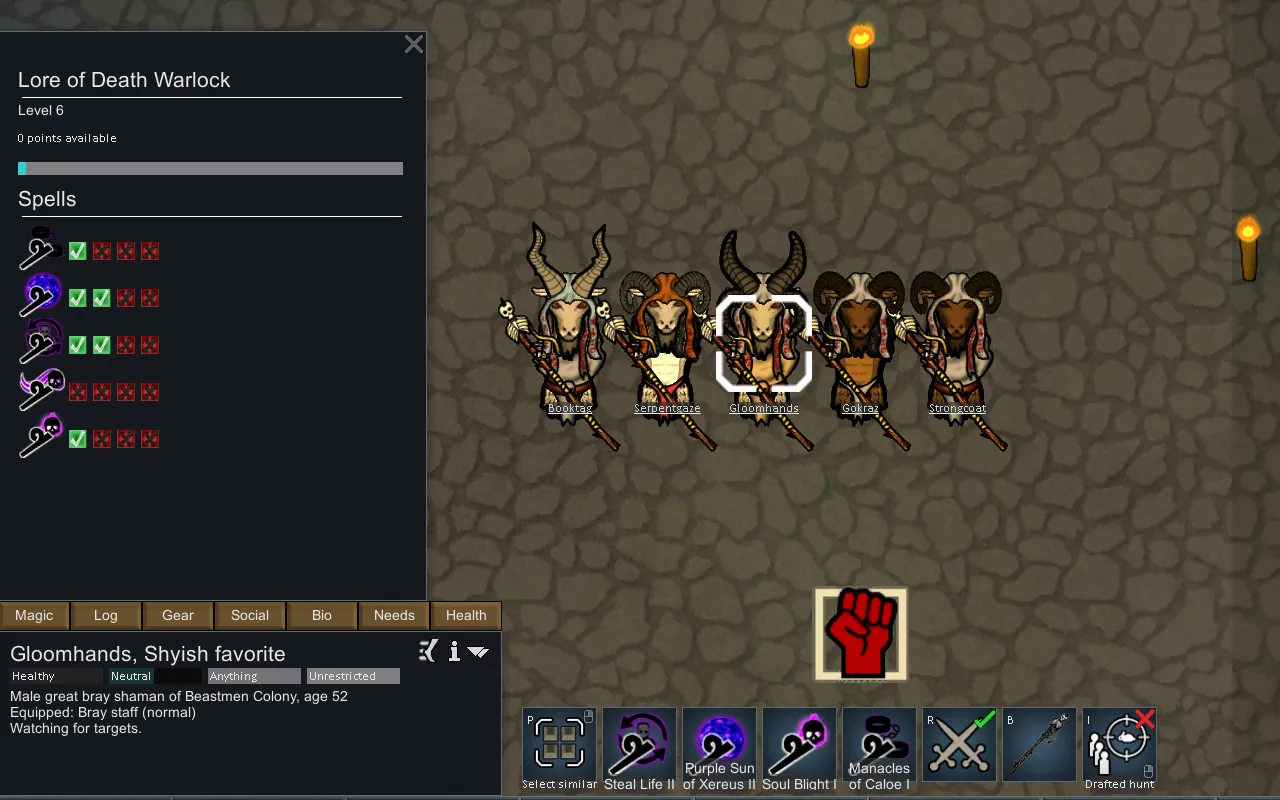Change the Unrestricted area assignment
Viewport: 1280px width, 800px height.
(353, 676)
